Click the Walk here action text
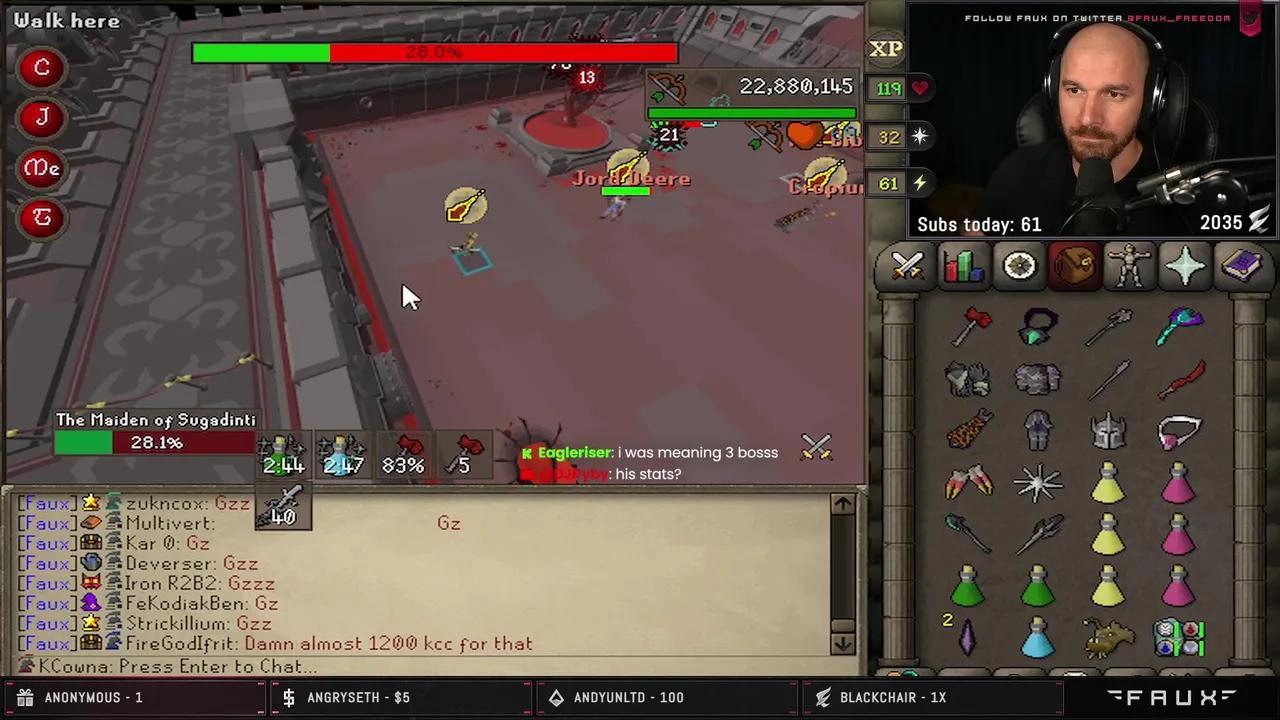The image size is (1280, 720). (x=65, y=20)
